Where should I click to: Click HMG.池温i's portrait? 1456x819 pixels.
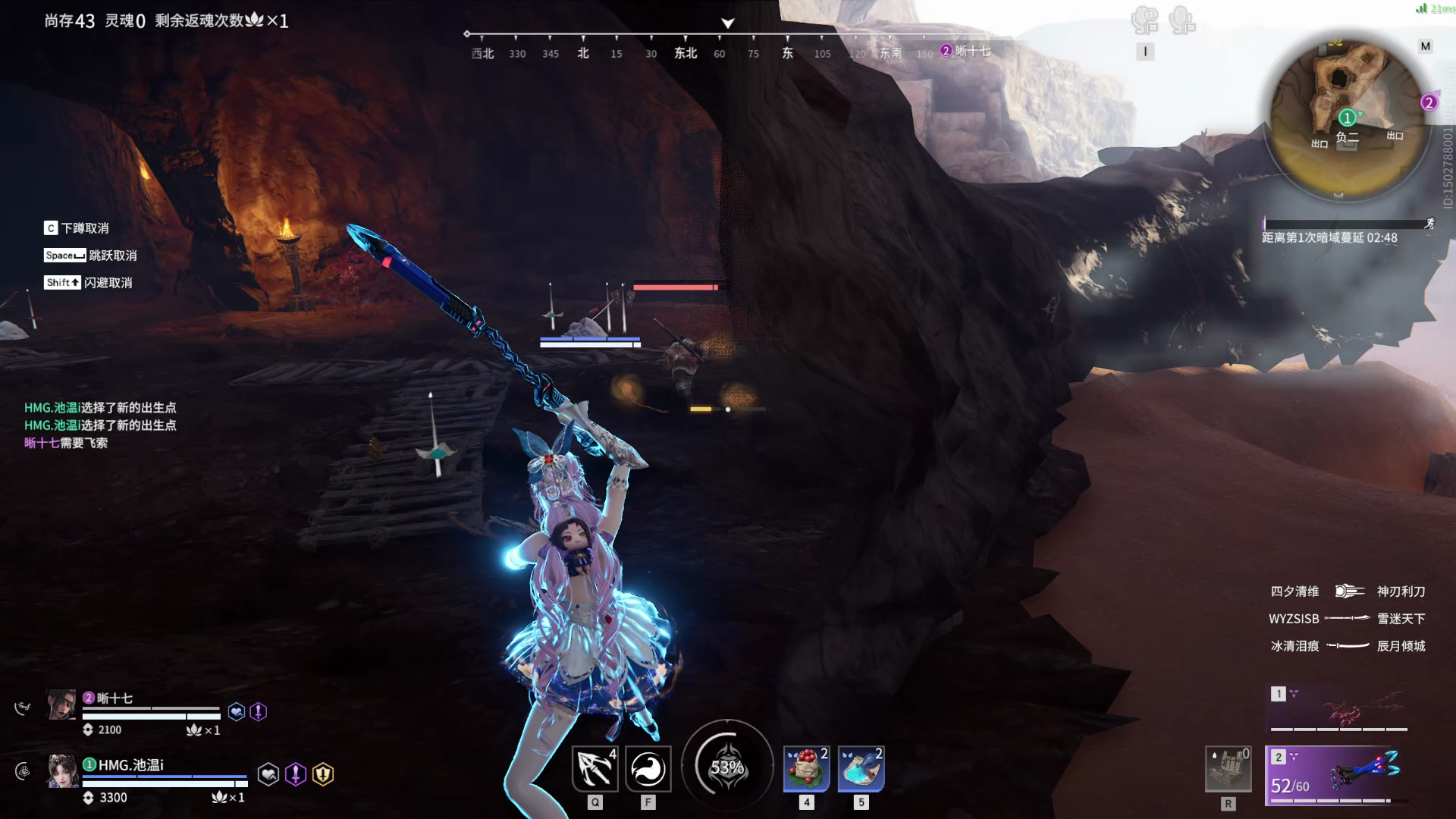click(x=62, y=771)
